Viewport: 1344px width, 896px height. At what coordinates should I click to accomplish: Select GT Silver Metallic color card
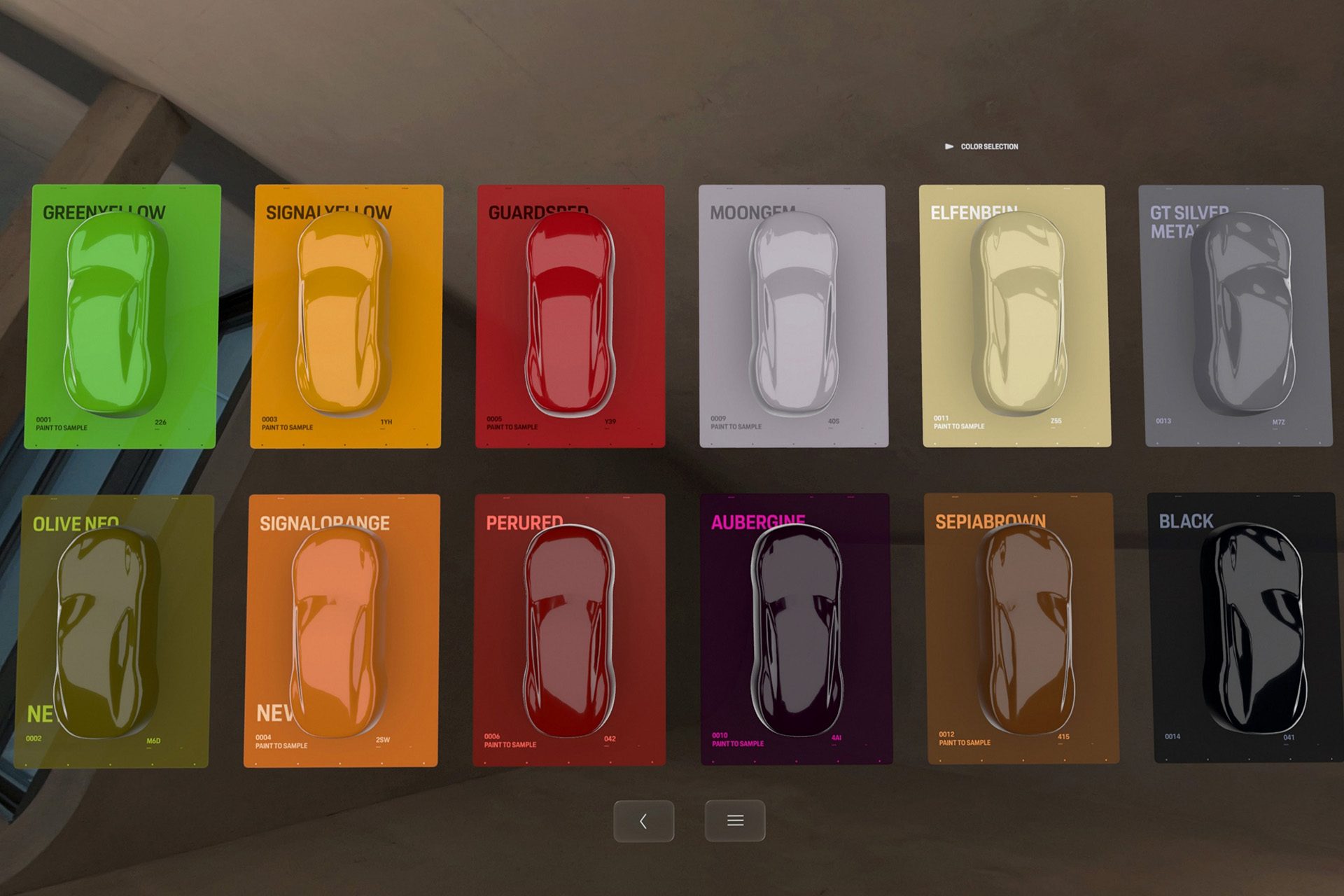point(1237,316)
